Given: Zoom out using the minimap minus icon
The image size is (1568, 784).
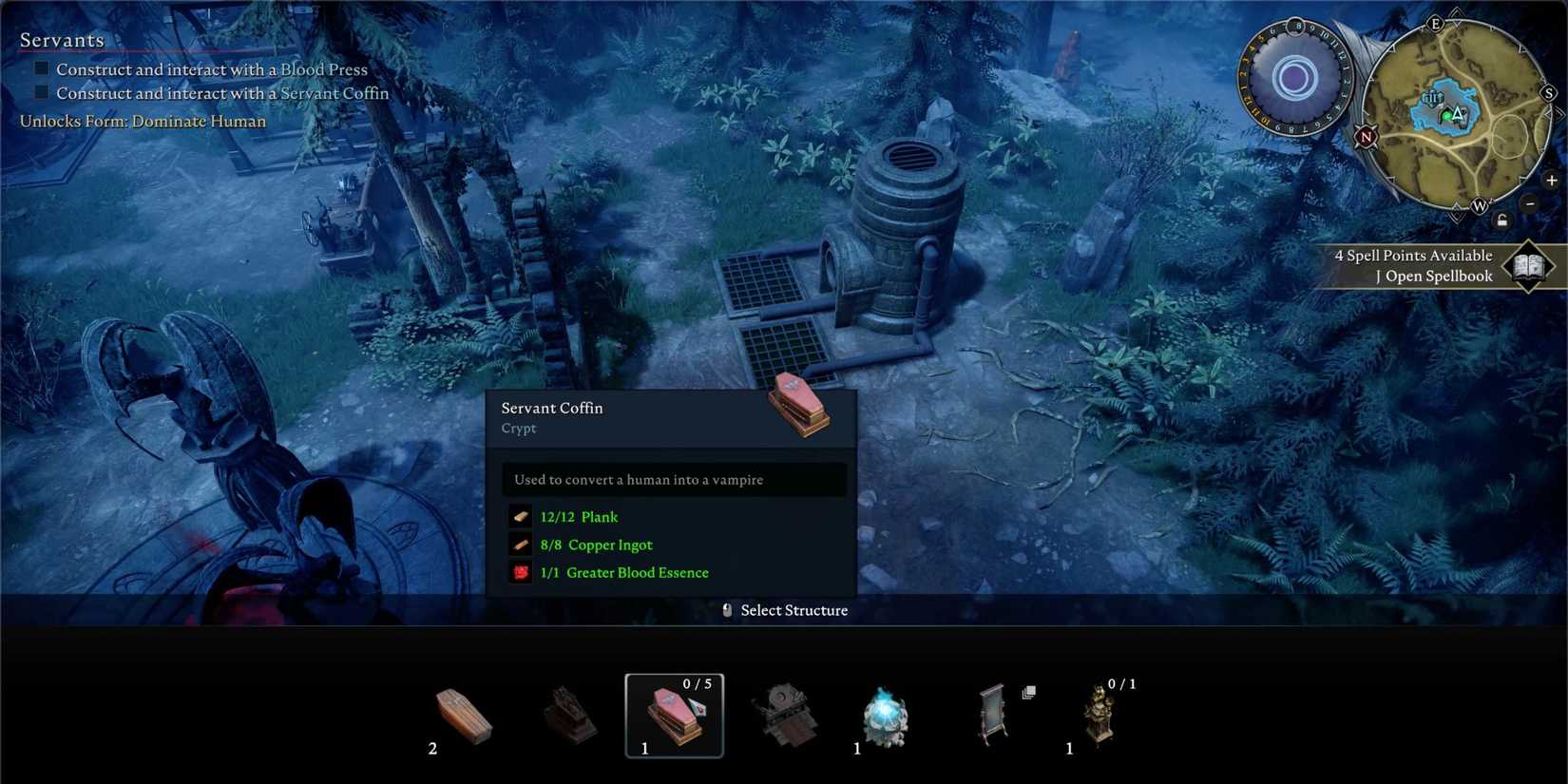Looking at the screenshot, I should (x=1531, y=203).
